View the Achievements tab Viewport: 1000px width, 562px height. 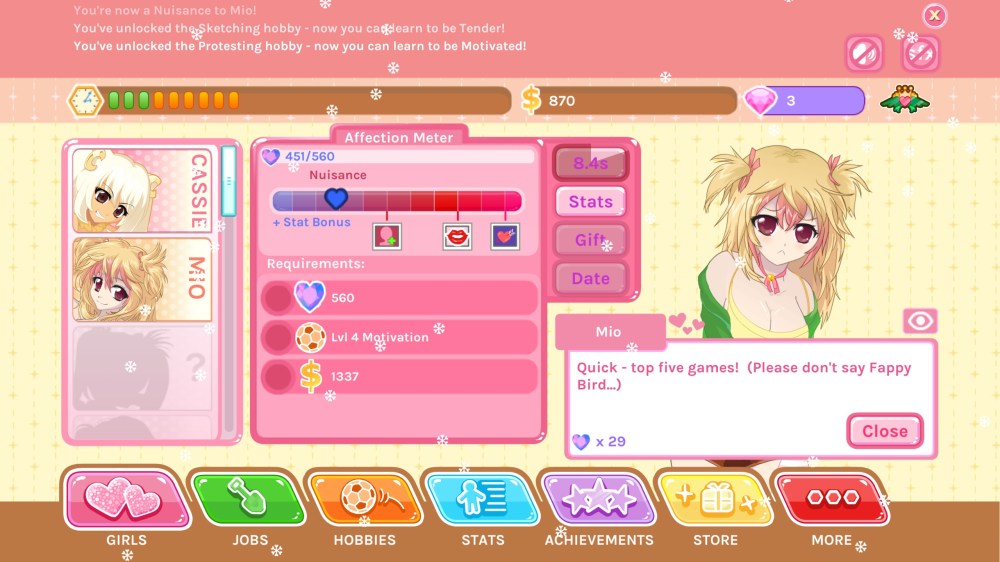(598, 500)
